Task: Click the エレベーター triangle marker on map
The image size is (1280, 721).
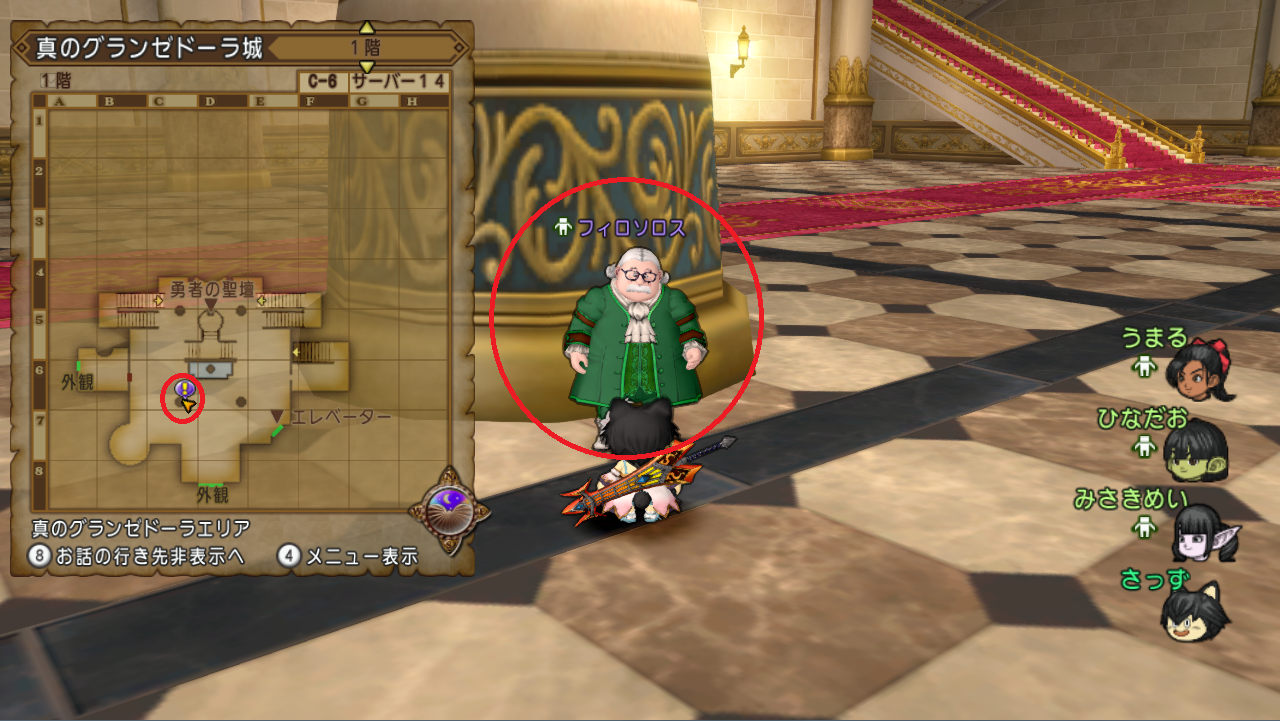Action: click(276, 417)
